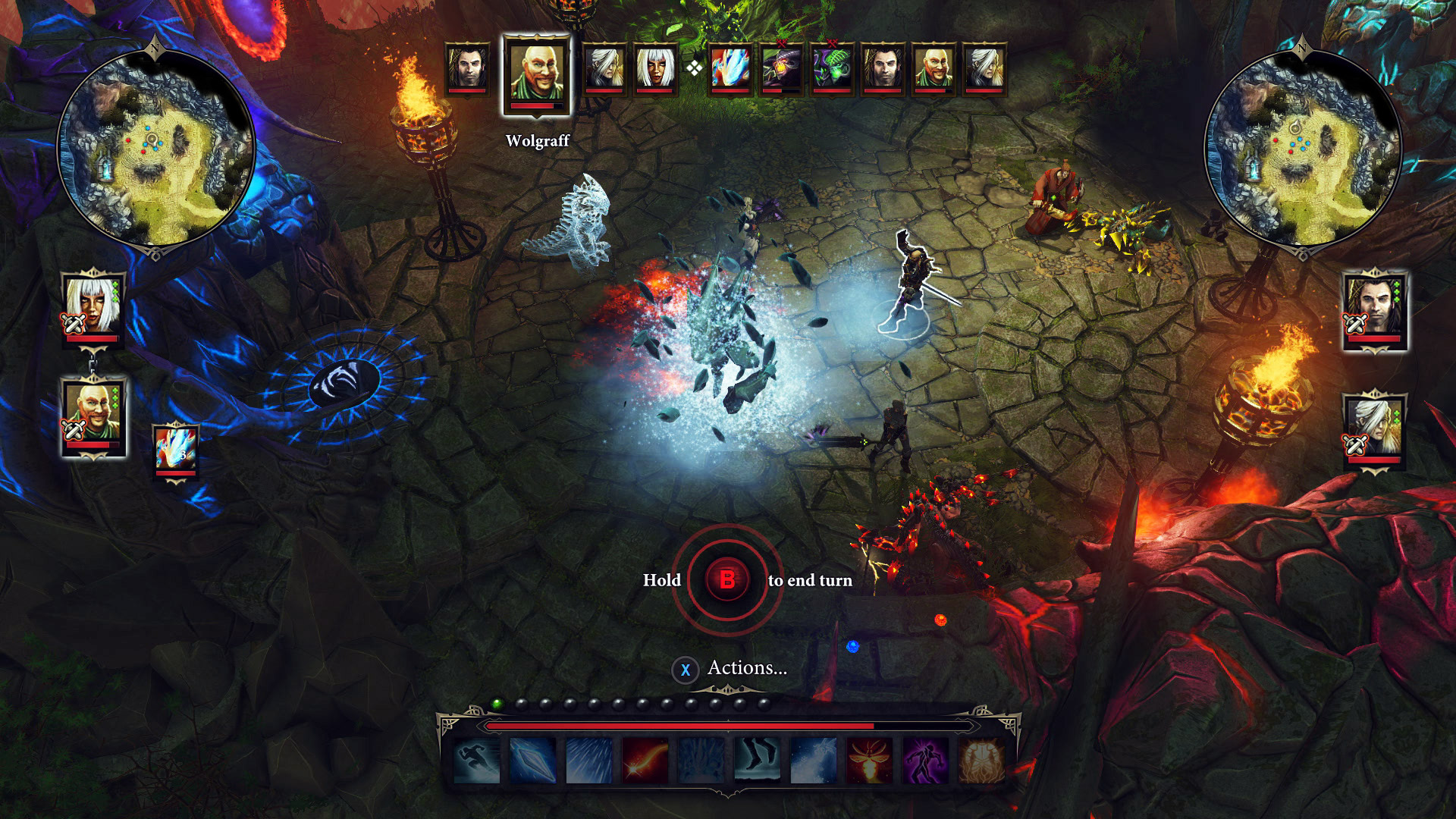1456x819 pixels.
Task: Select the dark-haired man's party portrait
Action: click(x=1375, y=309)
